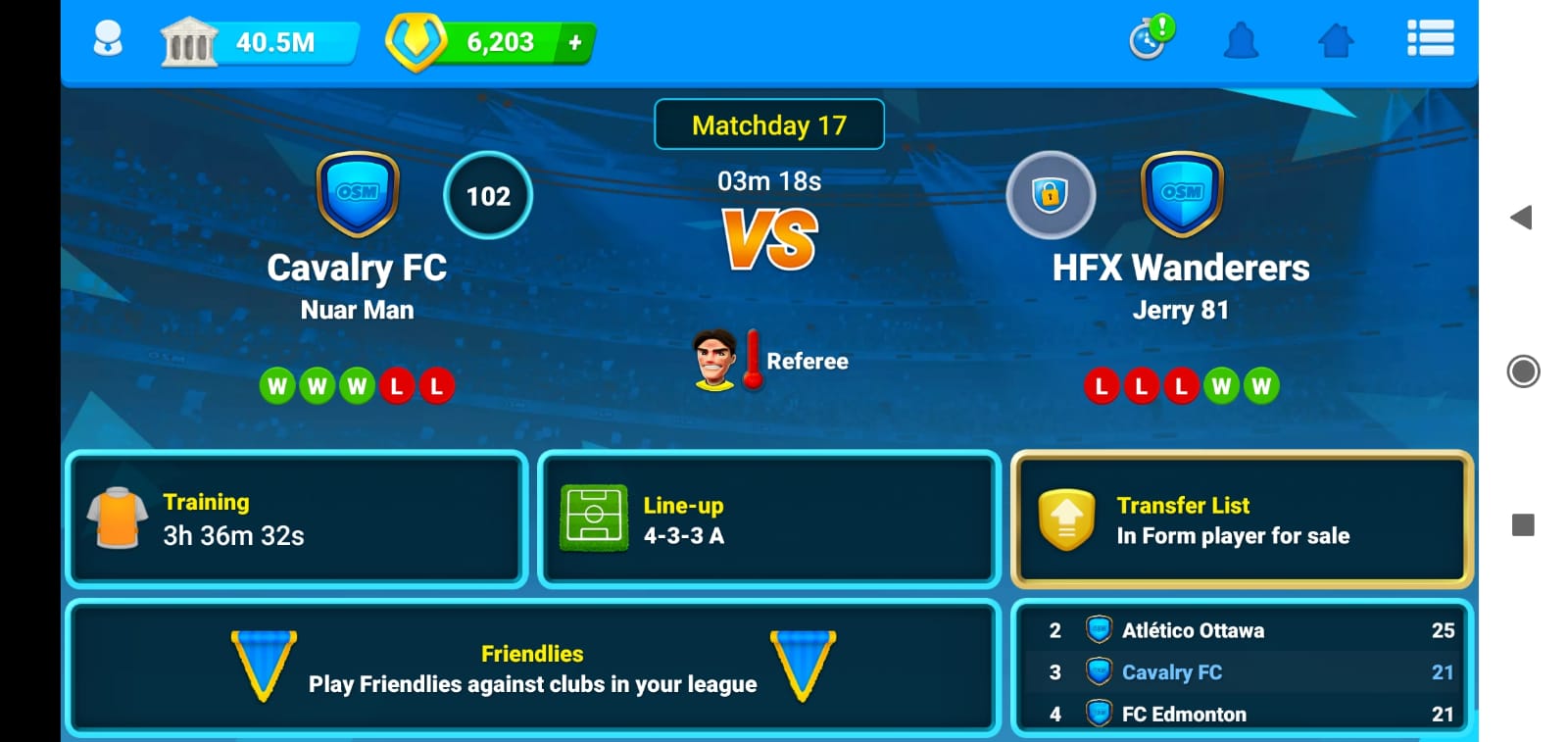Open Friendlies against league clubs
Viewport: 1568px width, 742px height.
tap(533, 668)
